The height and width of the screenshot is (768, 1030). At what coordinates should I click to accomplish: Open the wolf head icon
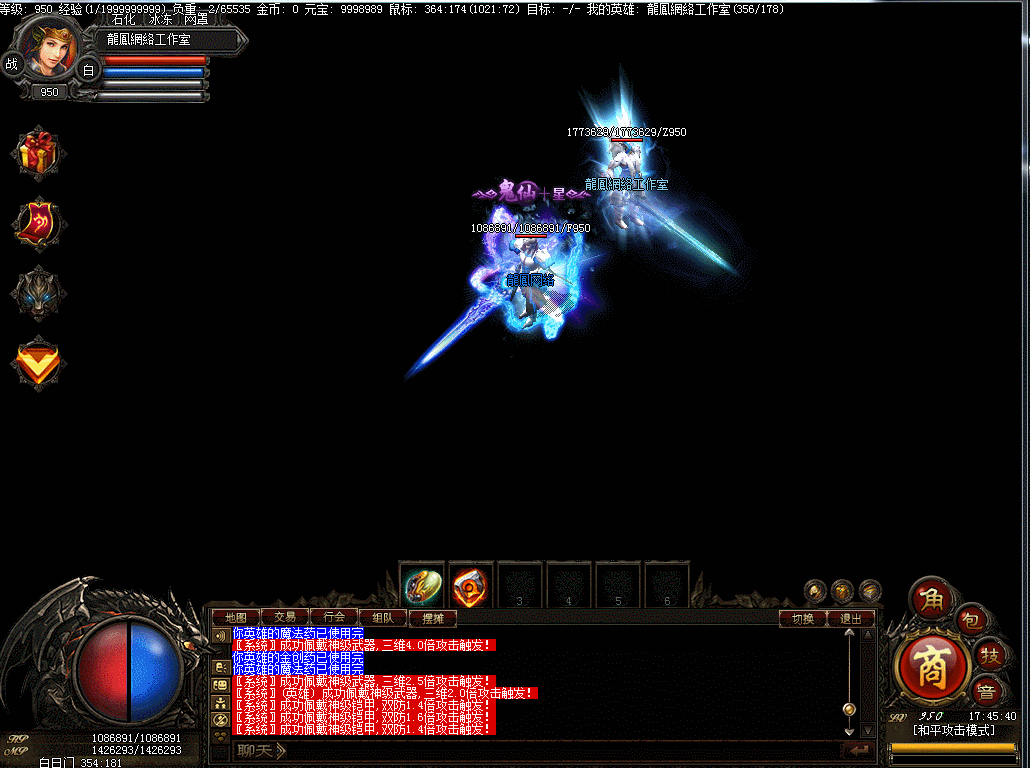[39, 292]
